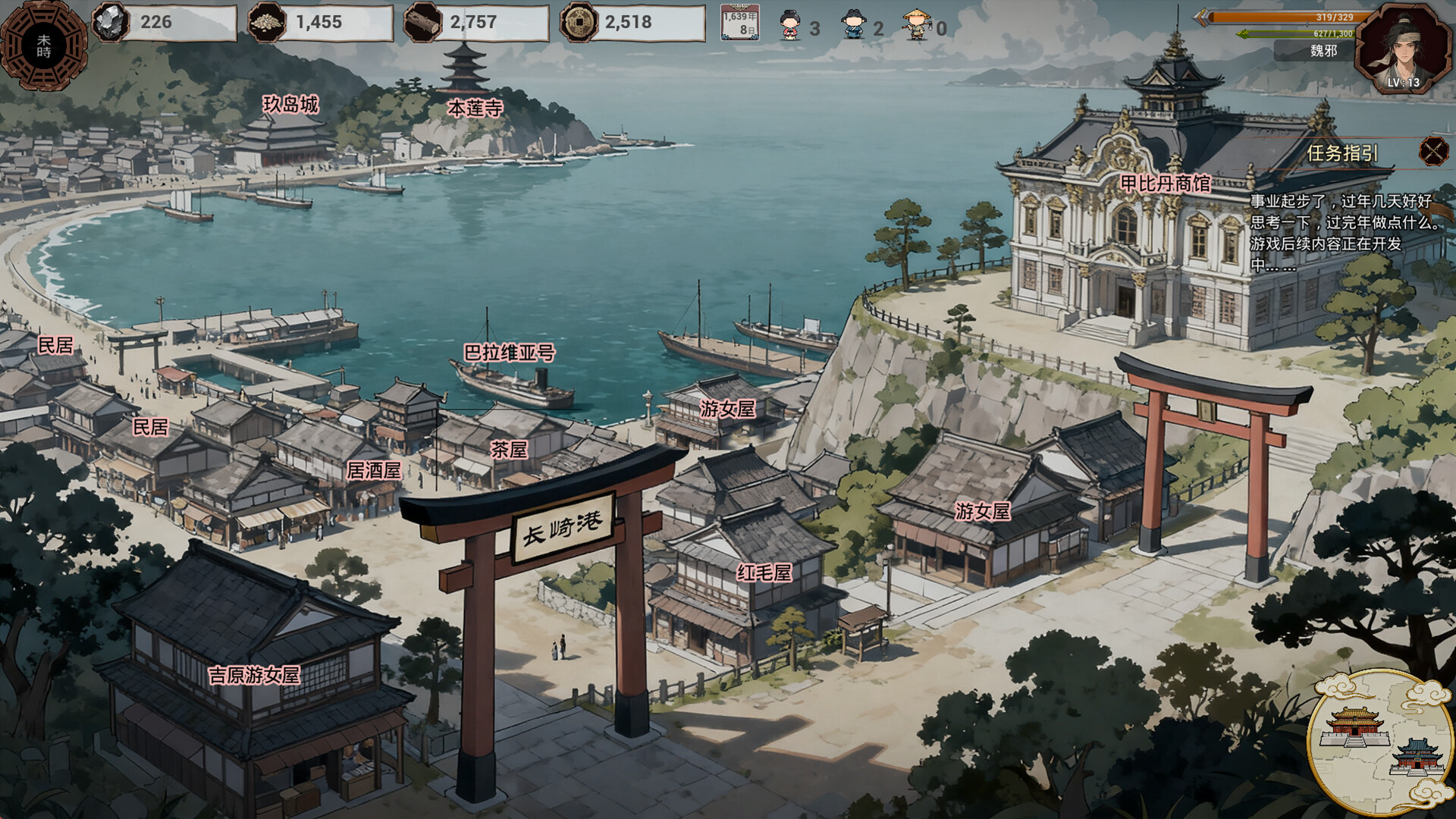
Task: Go to the 茶屋 teahouse
Action: point(509,450)
